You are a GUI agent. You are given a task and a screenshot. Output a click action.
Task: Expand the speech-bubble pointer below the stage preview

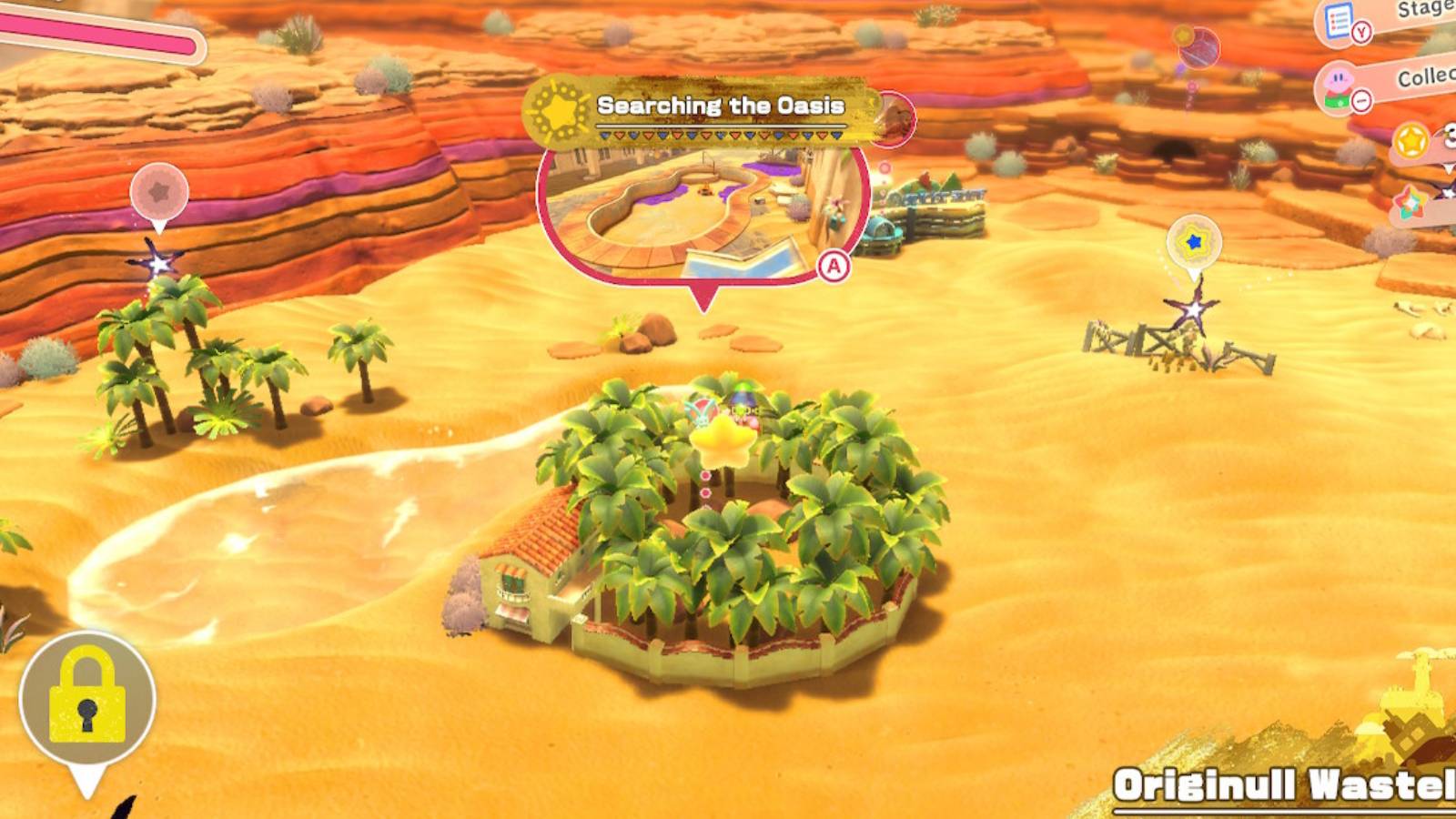click(705, 294)
